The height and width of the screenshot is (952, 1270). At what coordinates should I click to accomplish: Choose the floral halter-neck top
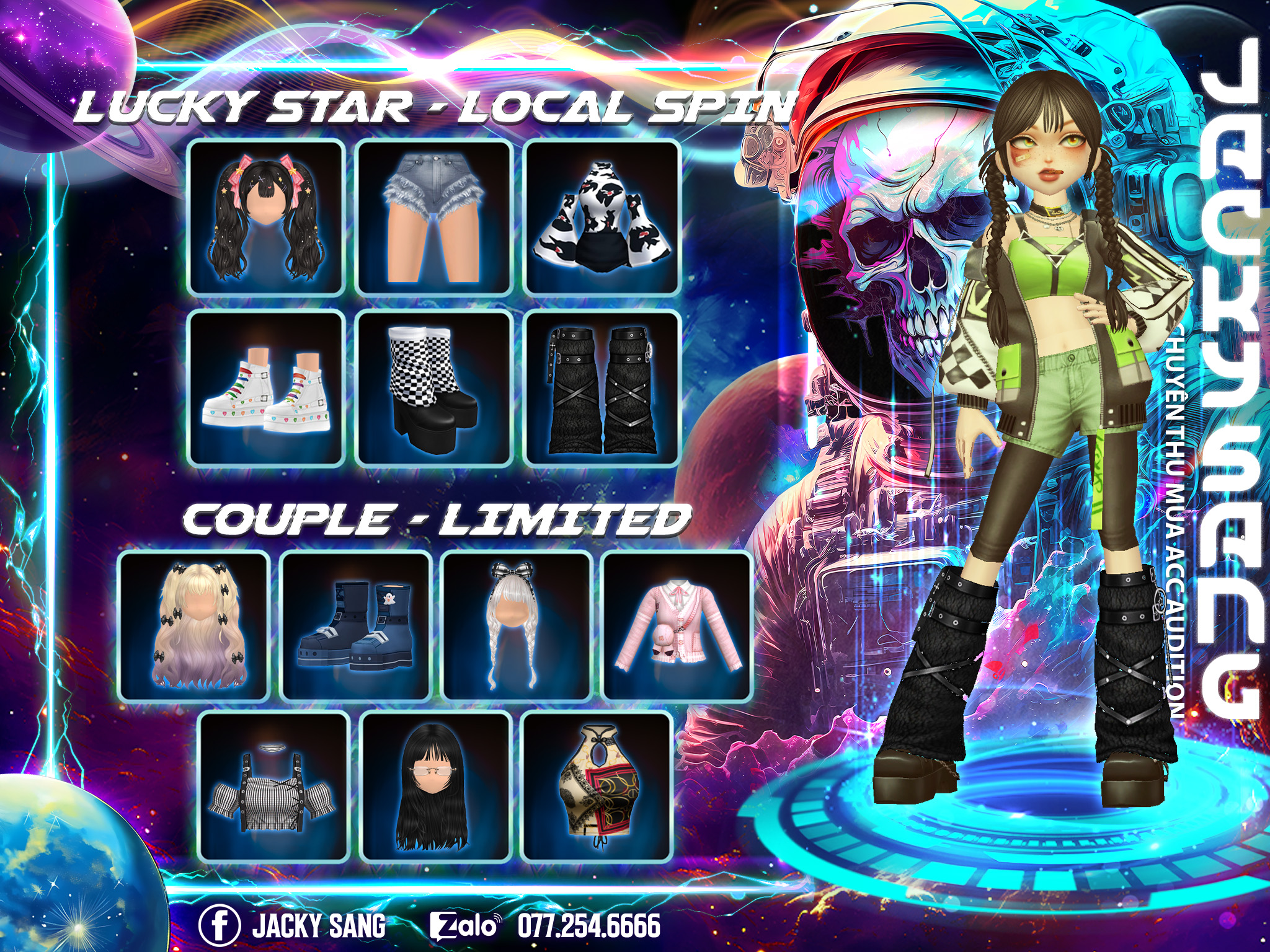597,786
